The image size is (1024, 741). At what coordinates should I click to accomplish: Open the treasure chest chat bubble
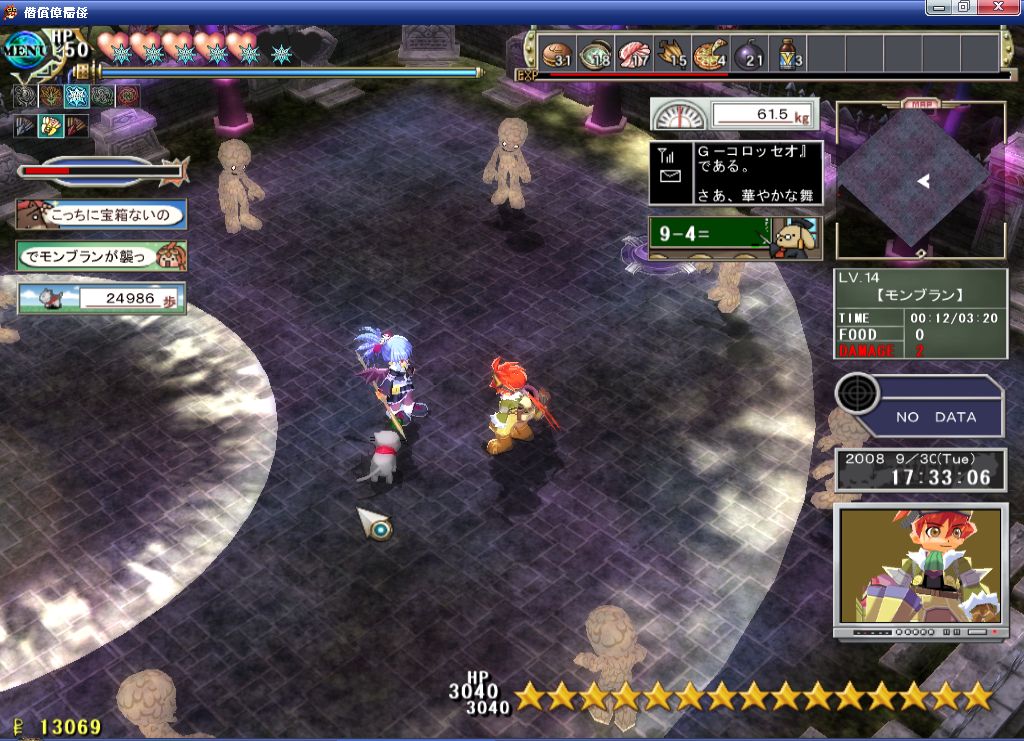tap(101, 214)
